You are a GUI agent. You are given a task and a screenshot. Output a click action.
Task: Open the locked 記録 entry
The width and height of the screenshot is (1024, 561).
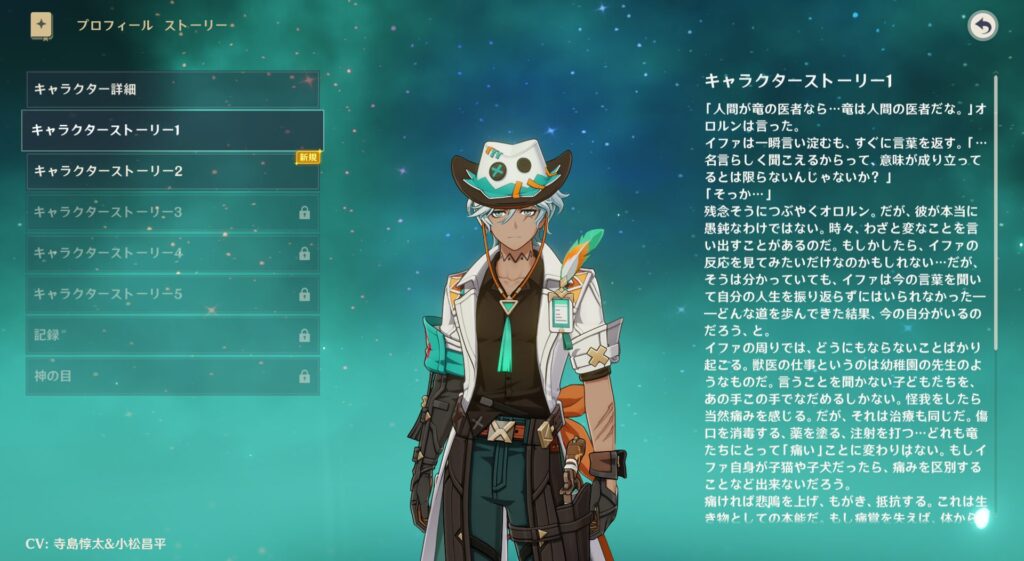click(x=172, y=335)
